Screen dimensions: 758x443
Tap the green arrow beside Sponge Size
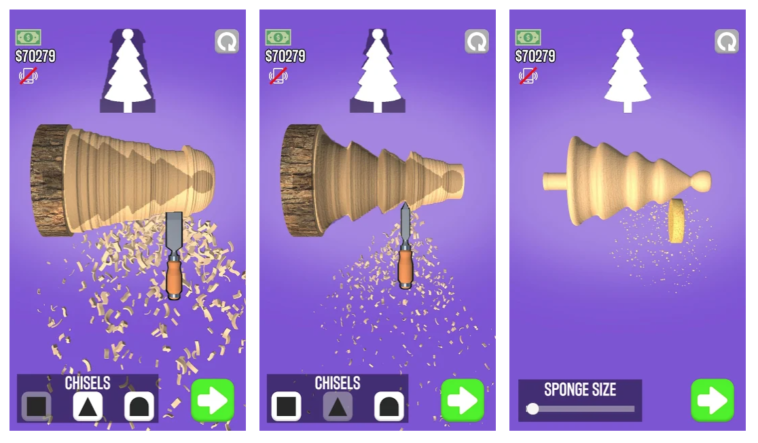712,400
